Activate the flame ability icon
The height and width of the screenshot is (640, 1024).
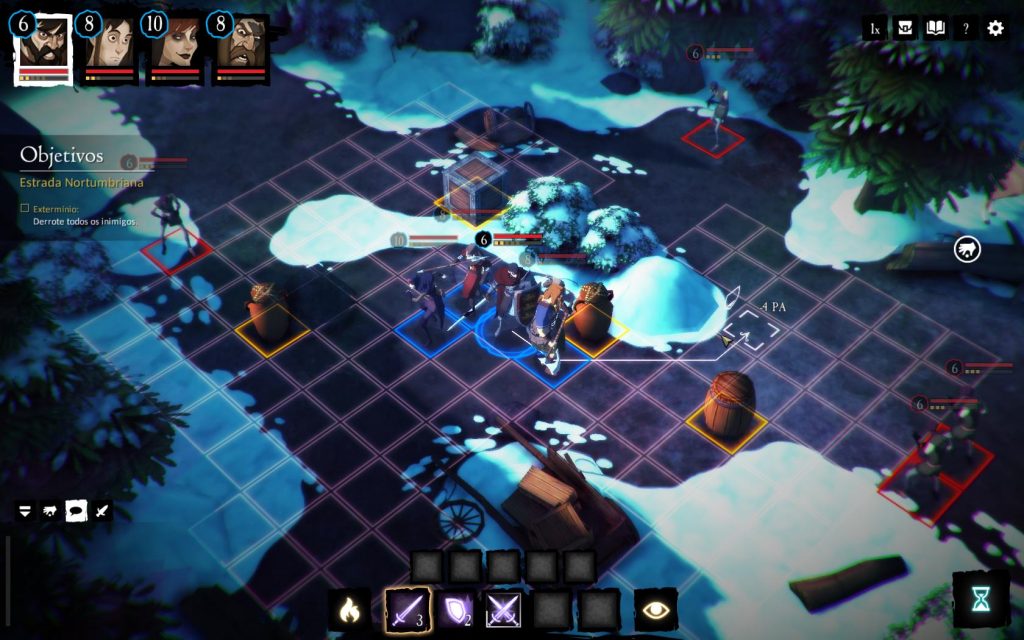(349, 608)
